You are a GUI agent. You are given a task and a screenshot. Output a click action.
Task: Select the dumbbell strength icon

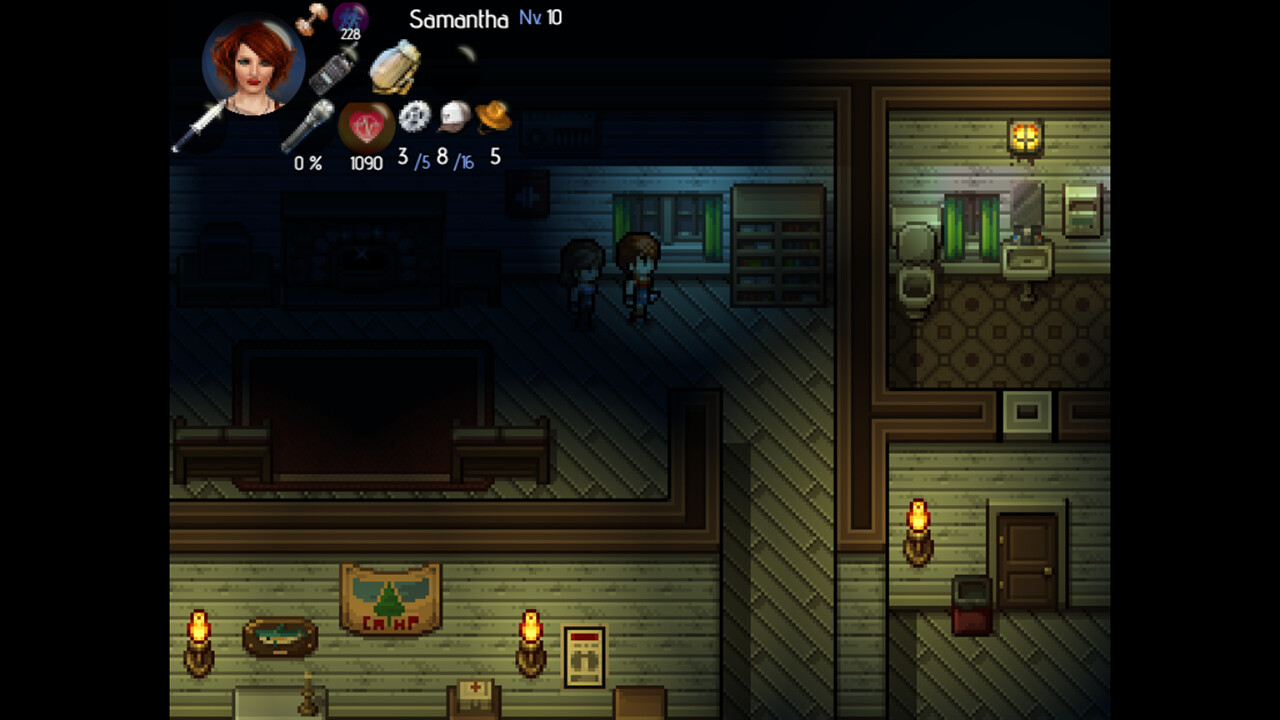[313, 19]
